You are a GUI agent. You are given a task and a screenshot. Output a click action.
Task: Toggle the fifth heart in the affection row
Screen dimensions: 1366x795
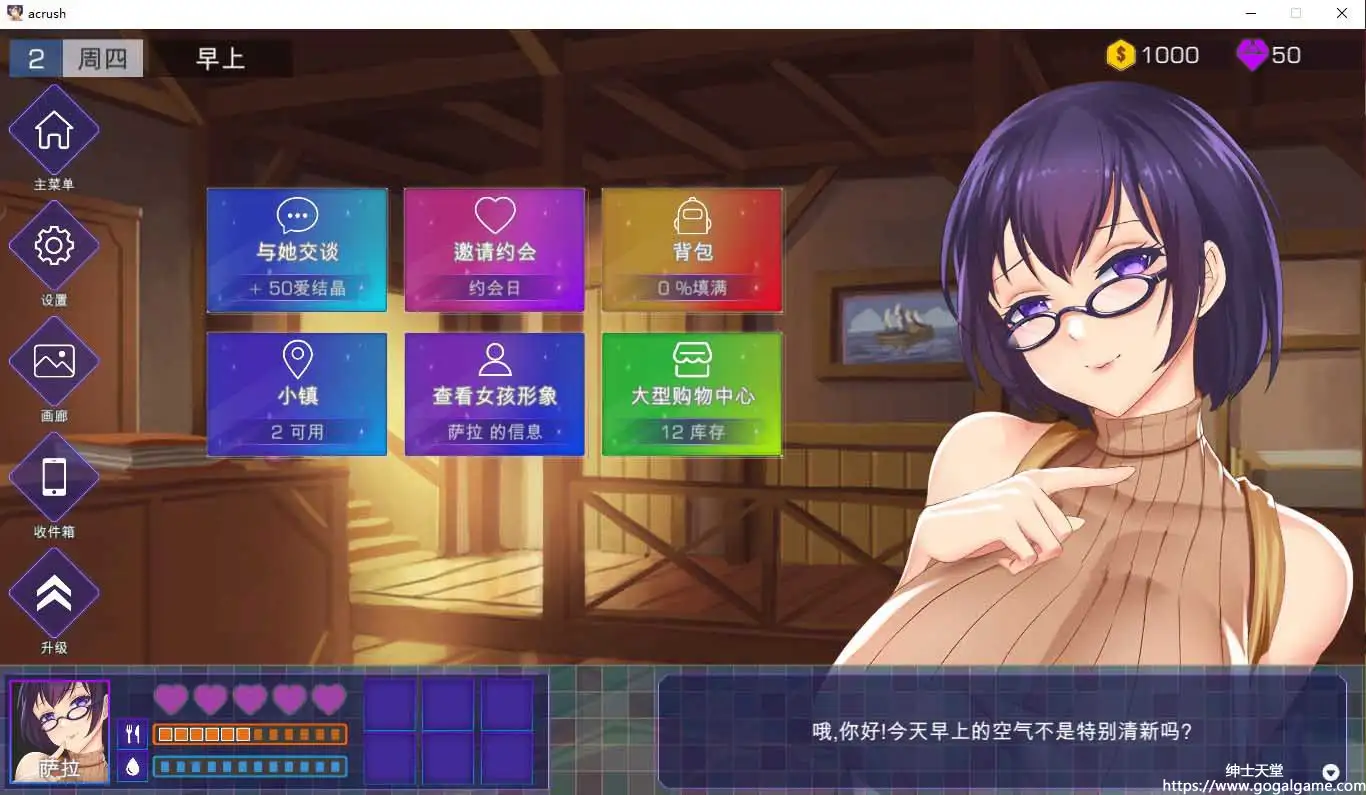pyautogui.click(x=328, y=699)
